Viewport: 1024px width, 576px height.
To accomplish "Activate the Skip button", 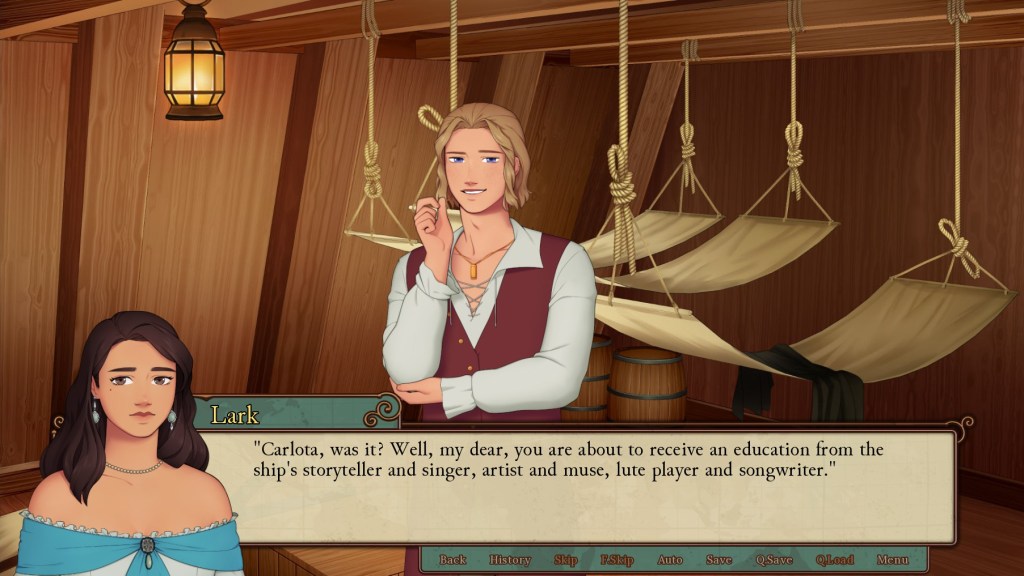I will pos(565,560).
